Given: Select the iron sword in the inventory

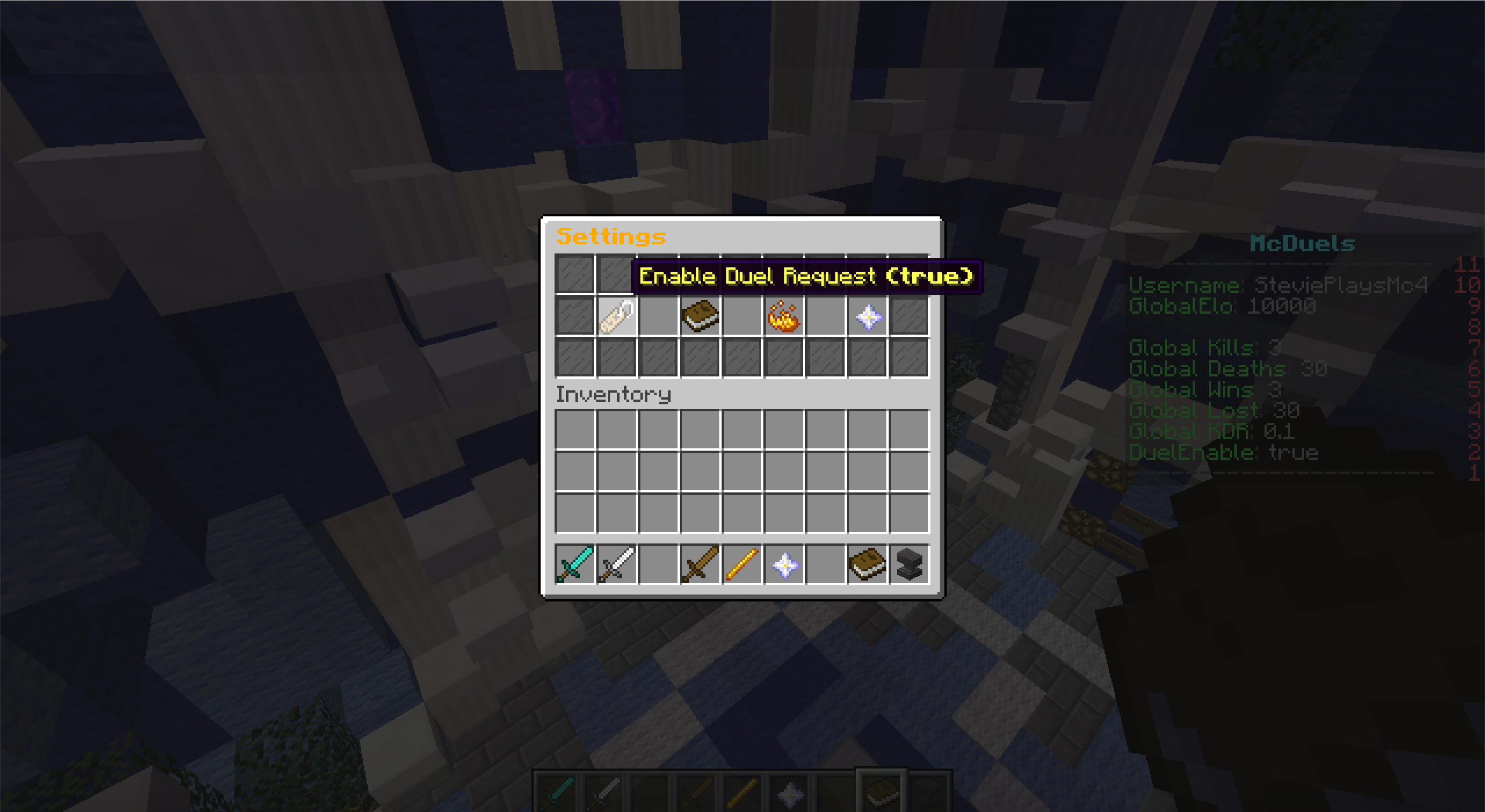Looking at the screenshot, I should click(x=617, y=564).
